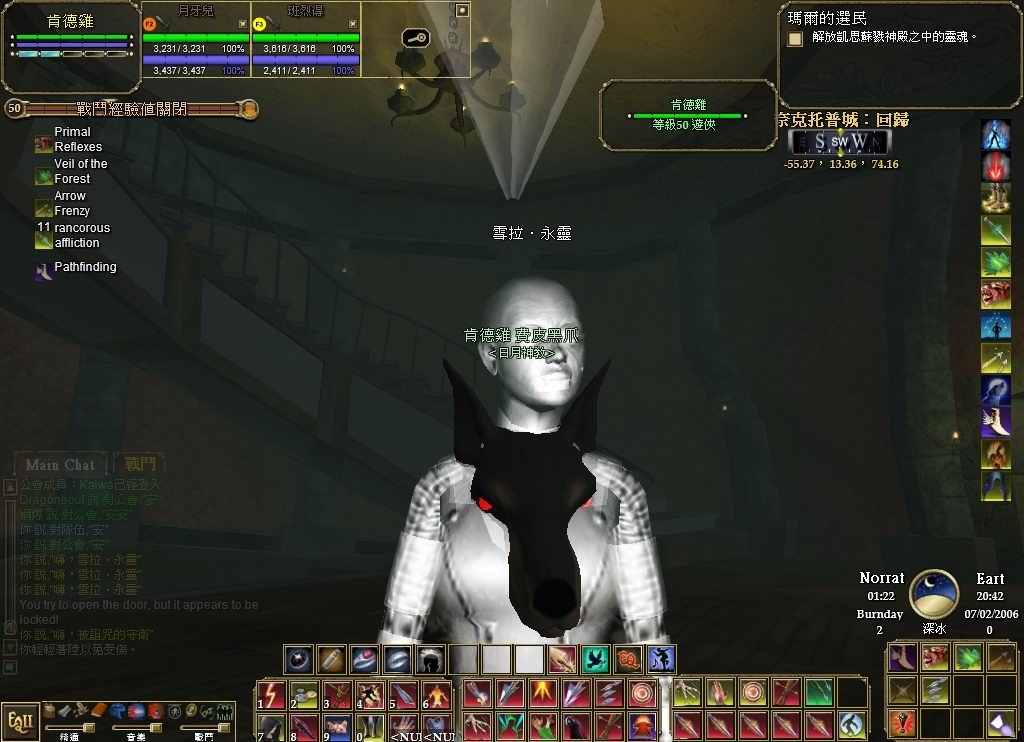Activate the exclamation mark ability icon
Screen dimensions: 1024x742
point(903,721)
